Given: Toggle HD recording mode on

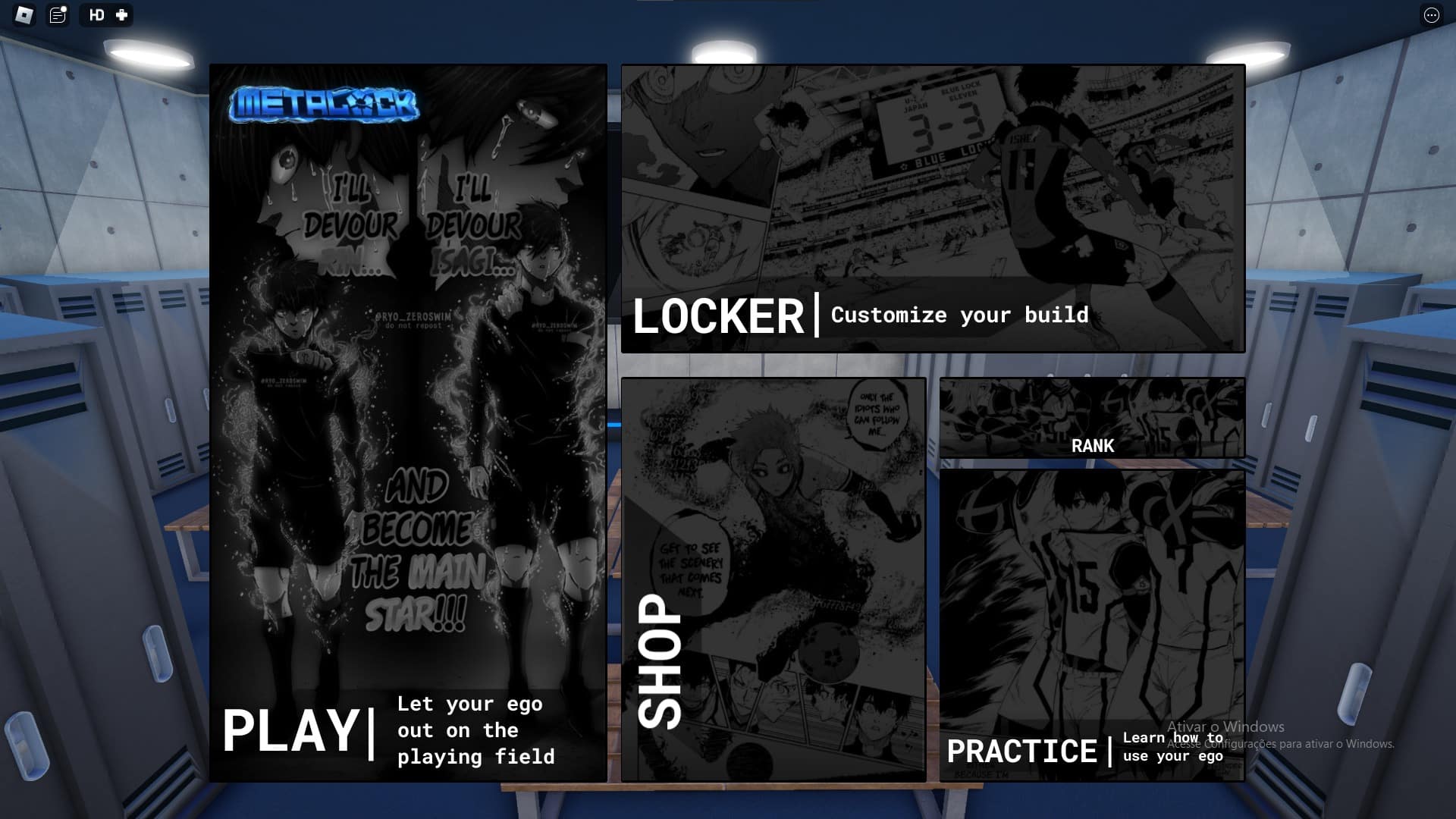Looking at the screenshot, I should click(95, 15).
